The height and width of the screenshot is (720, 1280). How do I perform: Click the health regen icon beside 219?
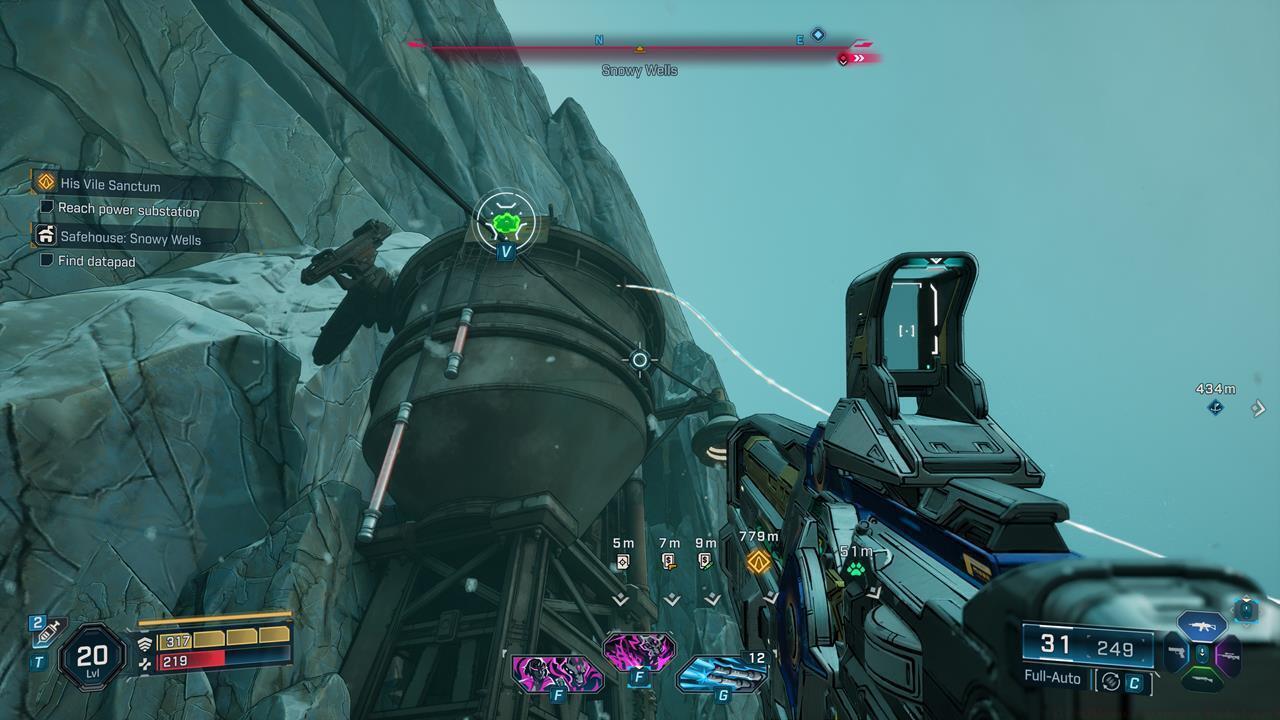[145, 662]
